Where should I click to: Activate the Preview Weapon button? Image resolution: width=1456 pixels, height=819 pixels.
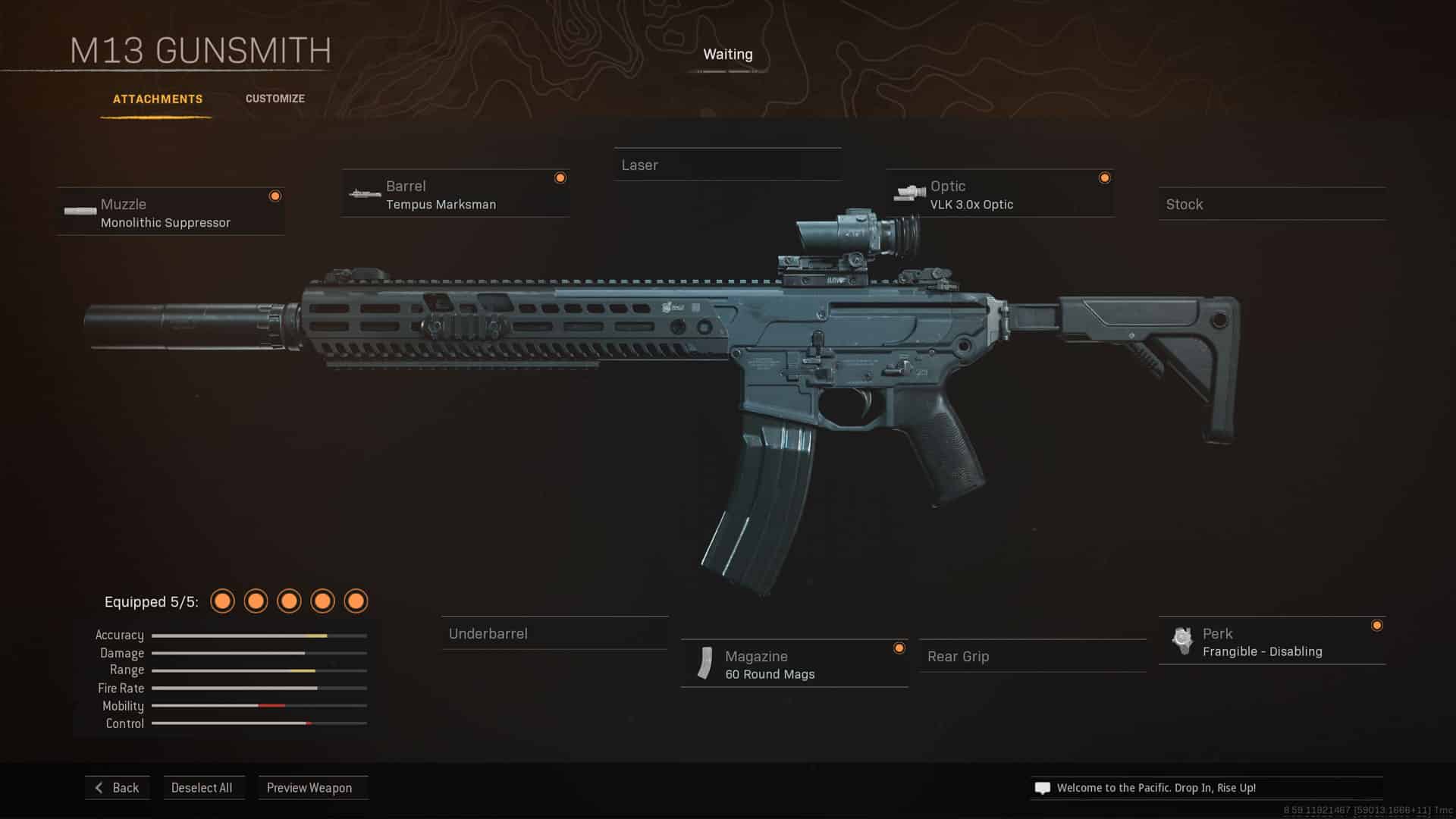point(309,788)
